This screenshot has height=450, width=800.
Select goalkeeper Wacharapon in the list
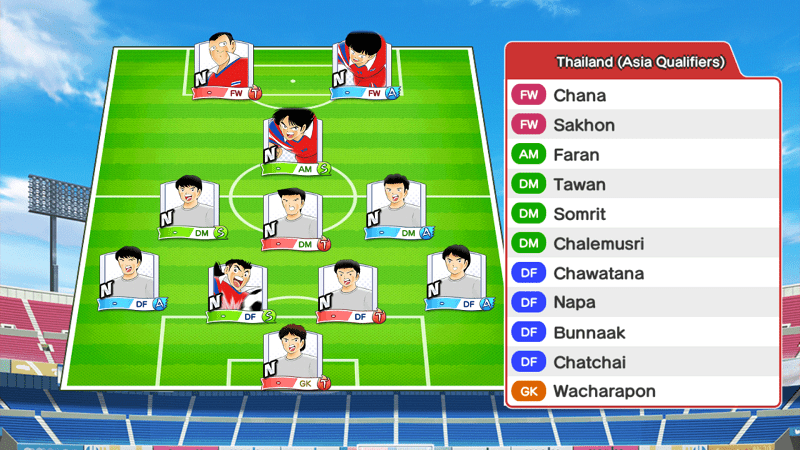642,391
